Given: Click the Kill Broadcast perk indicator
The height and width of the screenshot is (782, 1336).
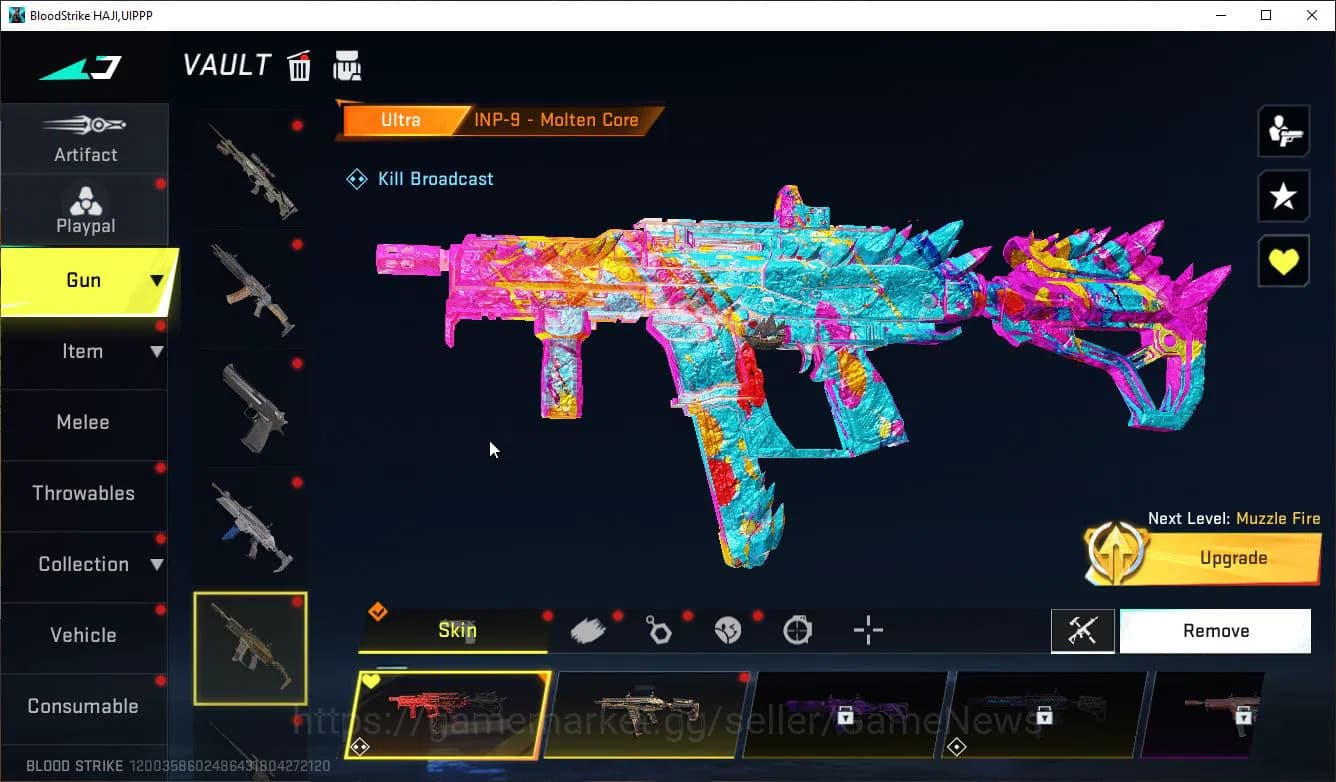Looking at the screenshot, I should point(419,178).
